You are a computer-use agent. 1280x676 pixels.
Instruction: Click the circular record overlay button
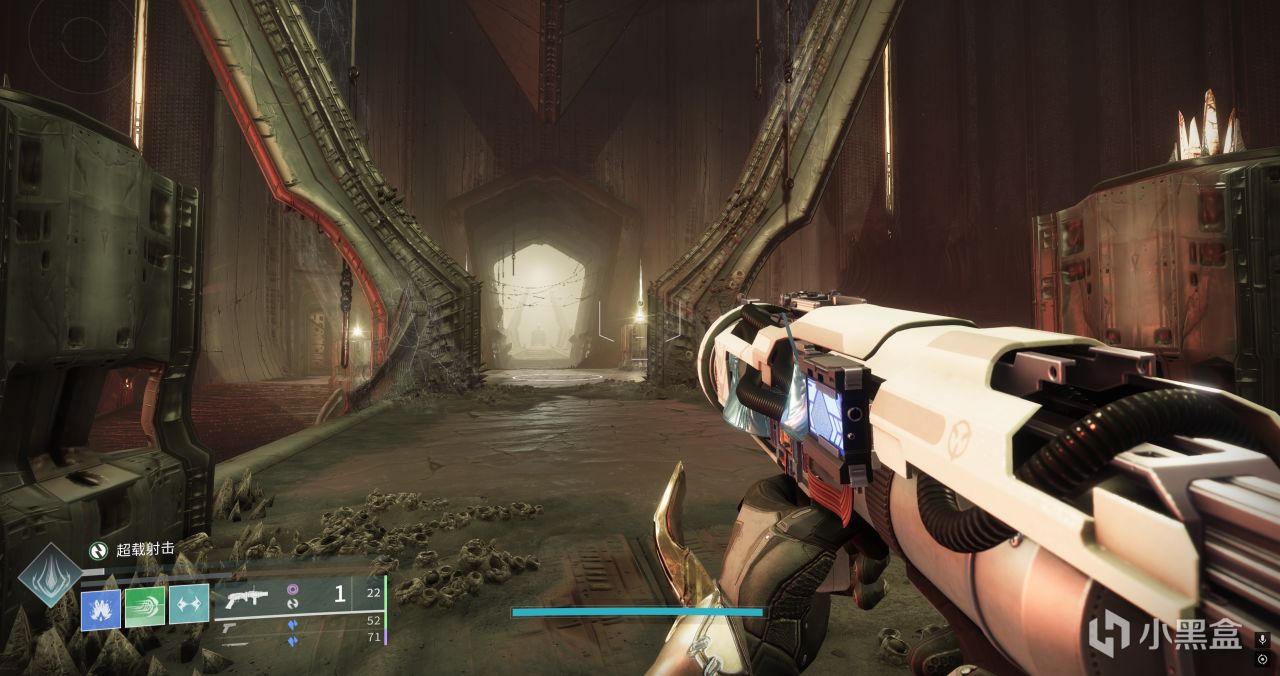(1263, 659)
